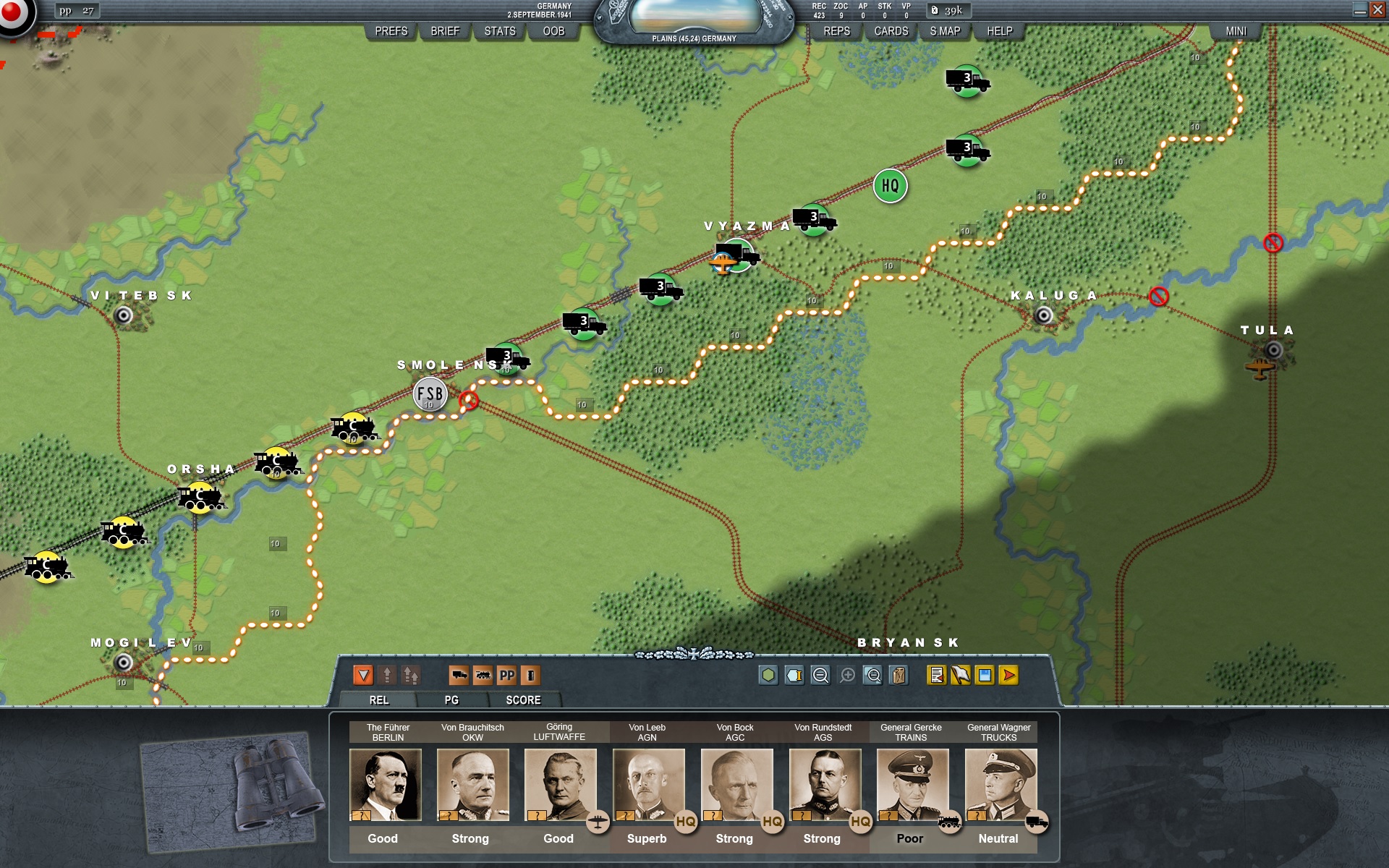Click the yellow save disk icon
1389x868 pixels.
point(985,676)
